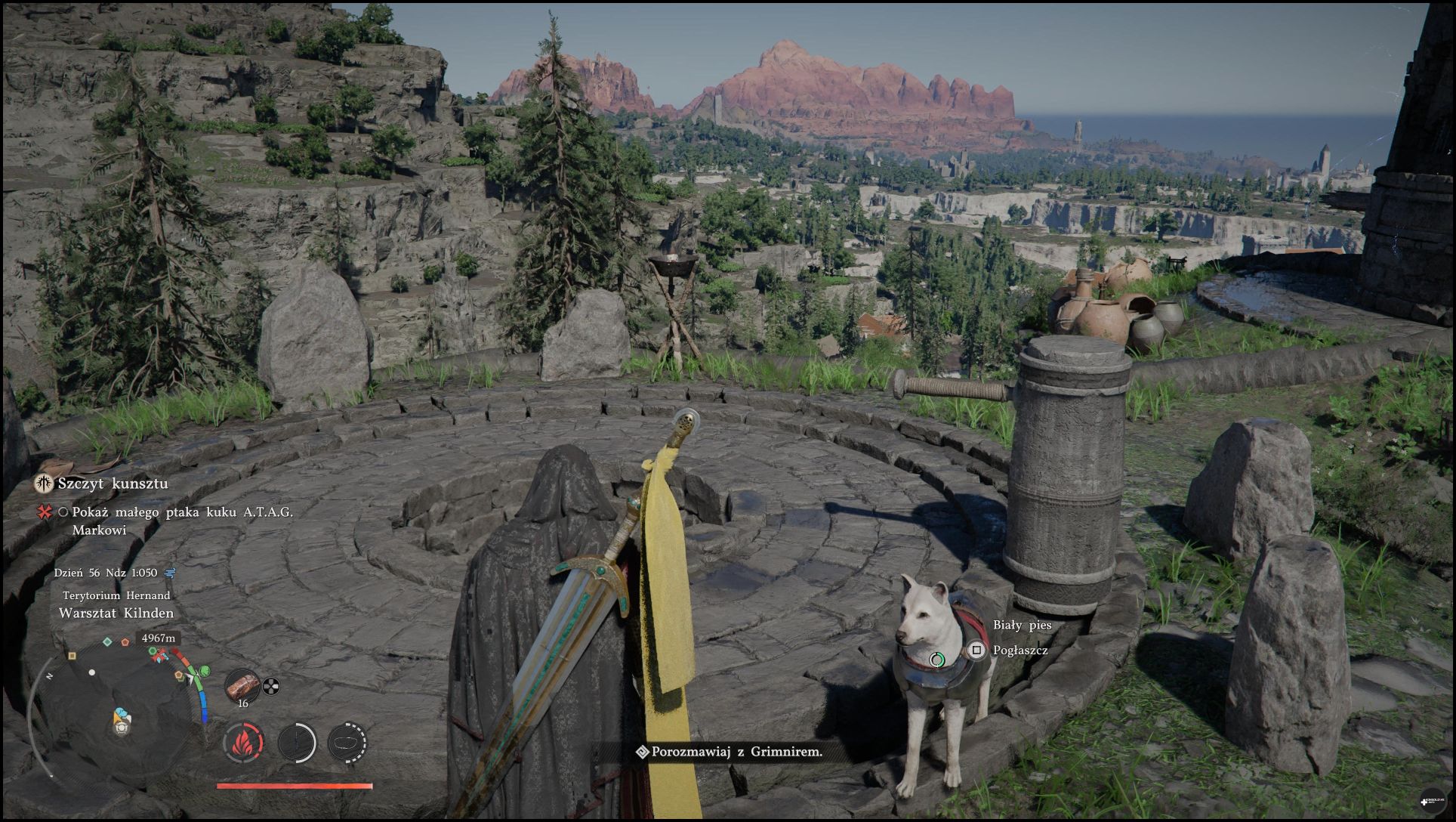Activate the red flame skill icon

coord(243,743)
